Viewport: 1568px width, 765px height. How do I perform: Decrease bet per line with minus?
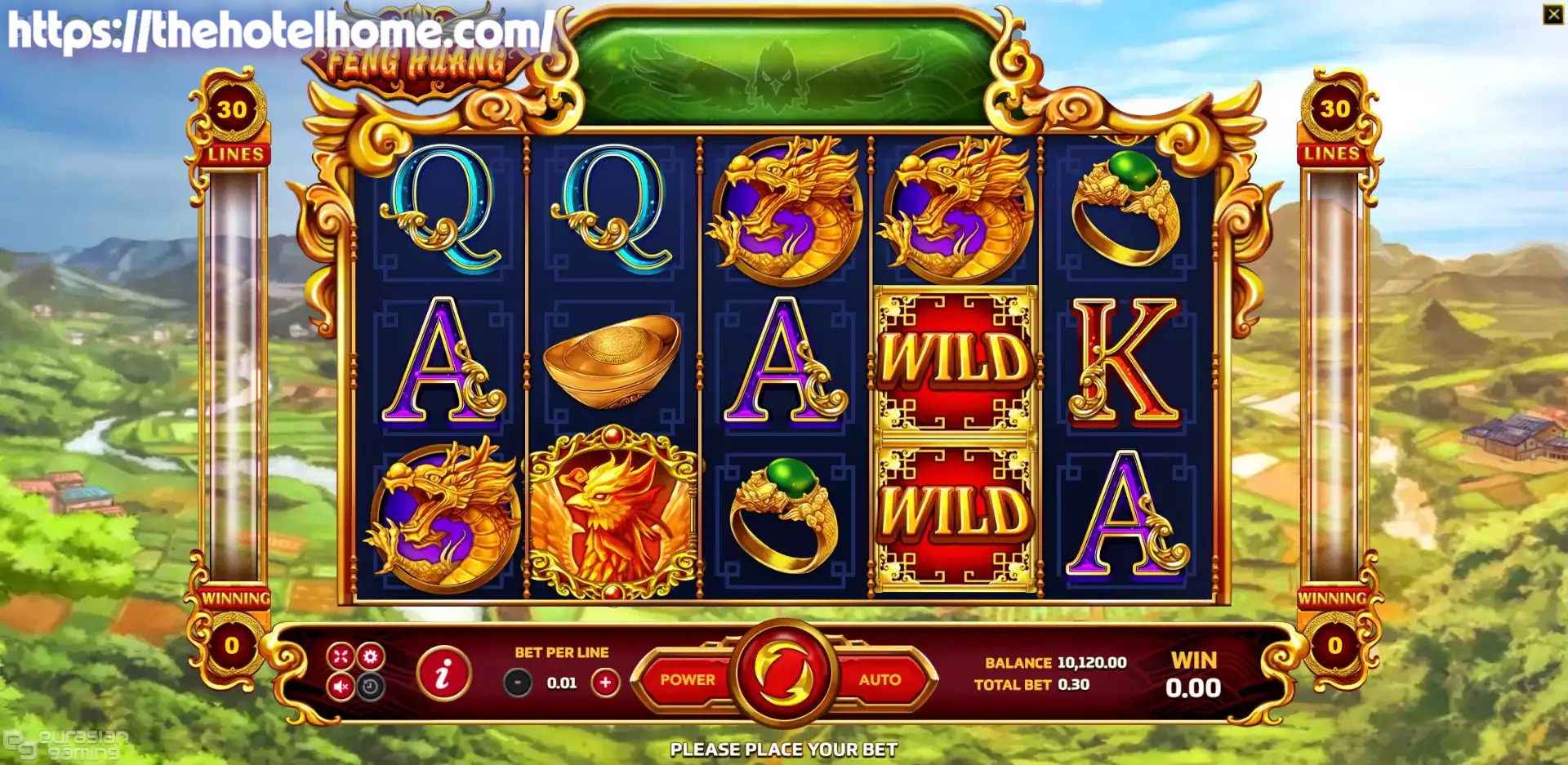pos(518,683)
